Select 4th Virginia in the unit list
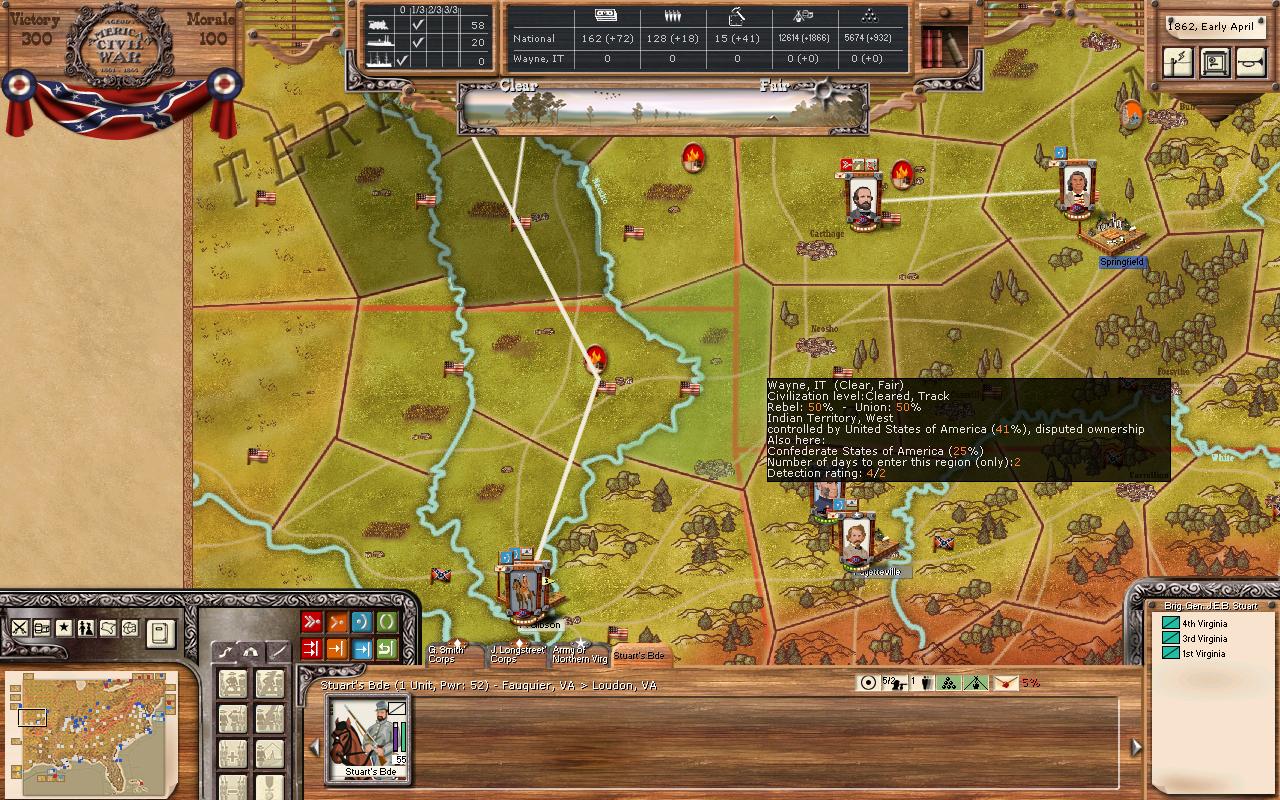Screen dimensions: 1280x800 point(1204,623)
